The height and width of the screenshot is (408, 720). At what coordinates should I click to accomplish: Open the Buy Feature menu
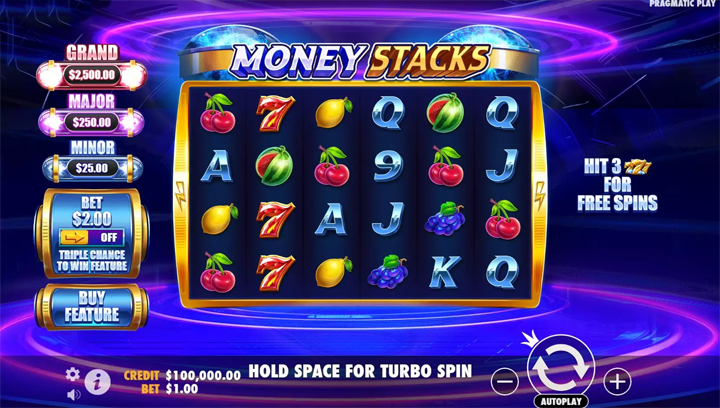[x=91, y=306]
